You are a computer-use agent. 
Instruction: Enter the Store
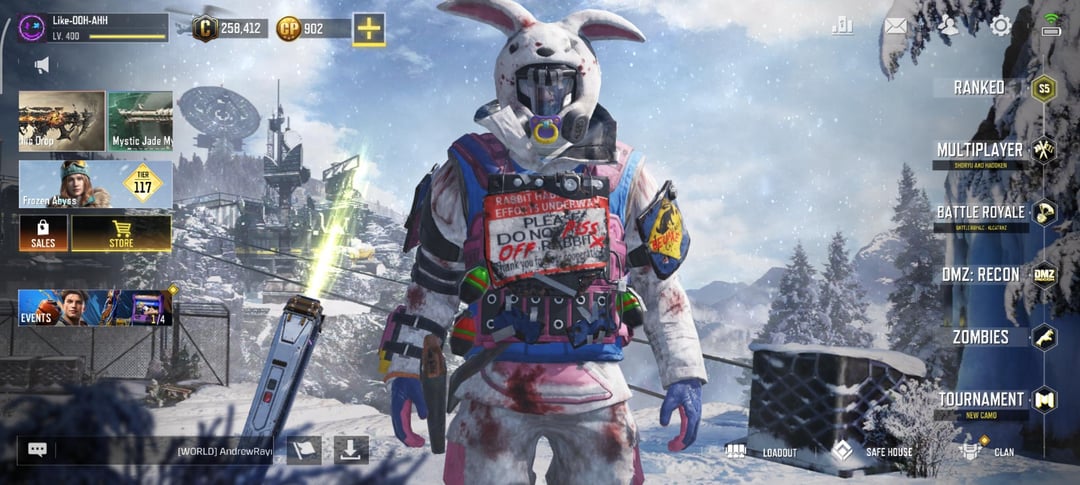pos(121,233)
